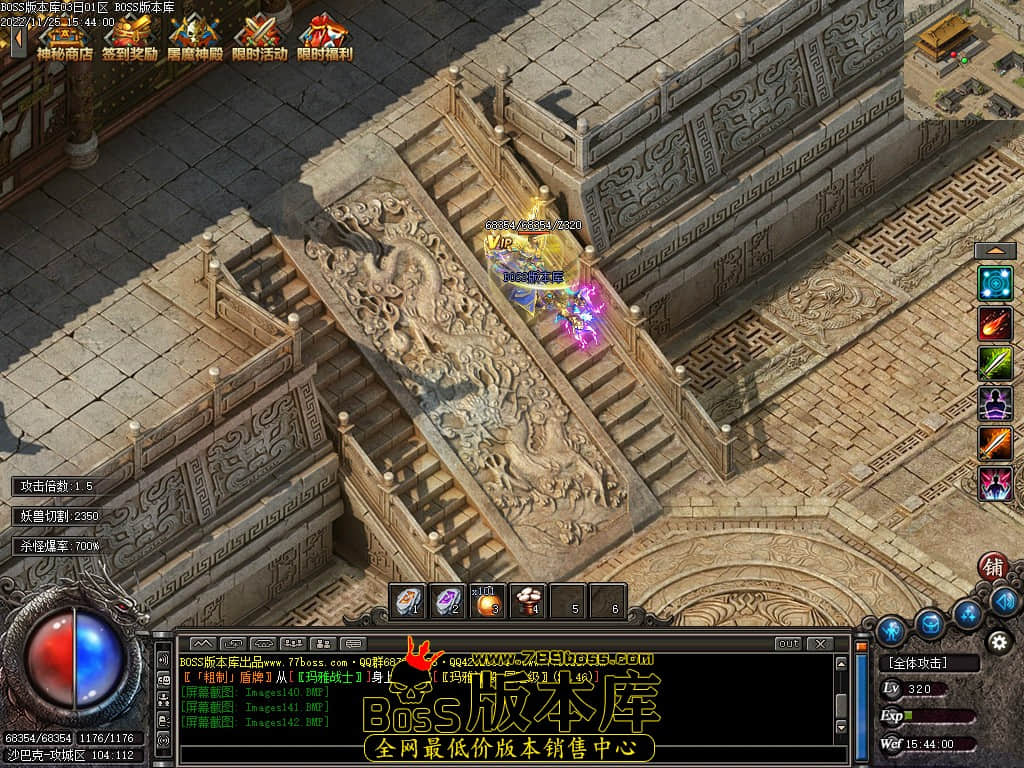The height and width of the screenshot is (768, 1024).
Task: Use the purple scroll in hotbar slot 2
Action: pyautogui.click(x=448, y=601)
